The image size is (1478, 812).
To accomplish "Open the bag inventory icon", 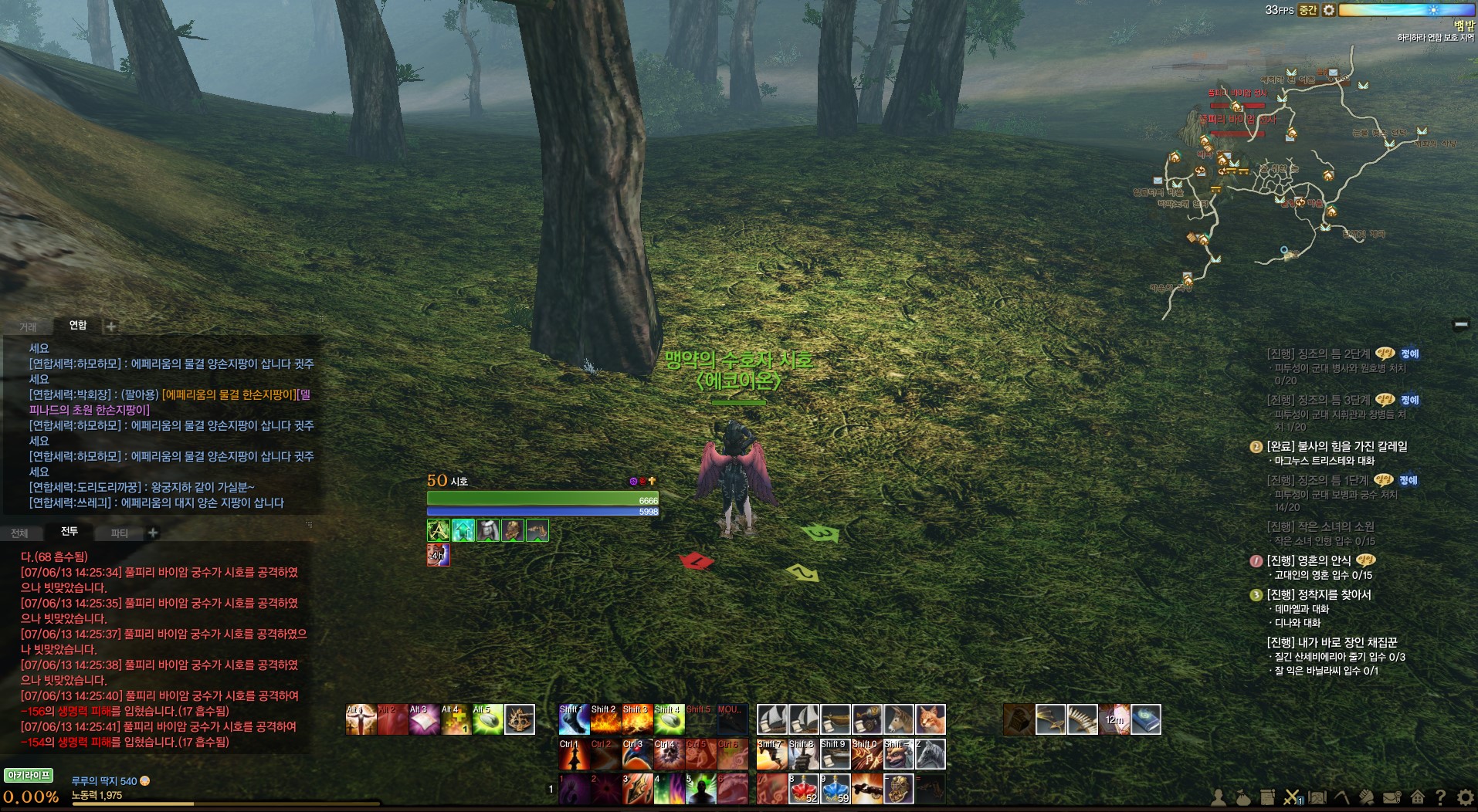I will pyautogui.click(x=1243, y=797).
